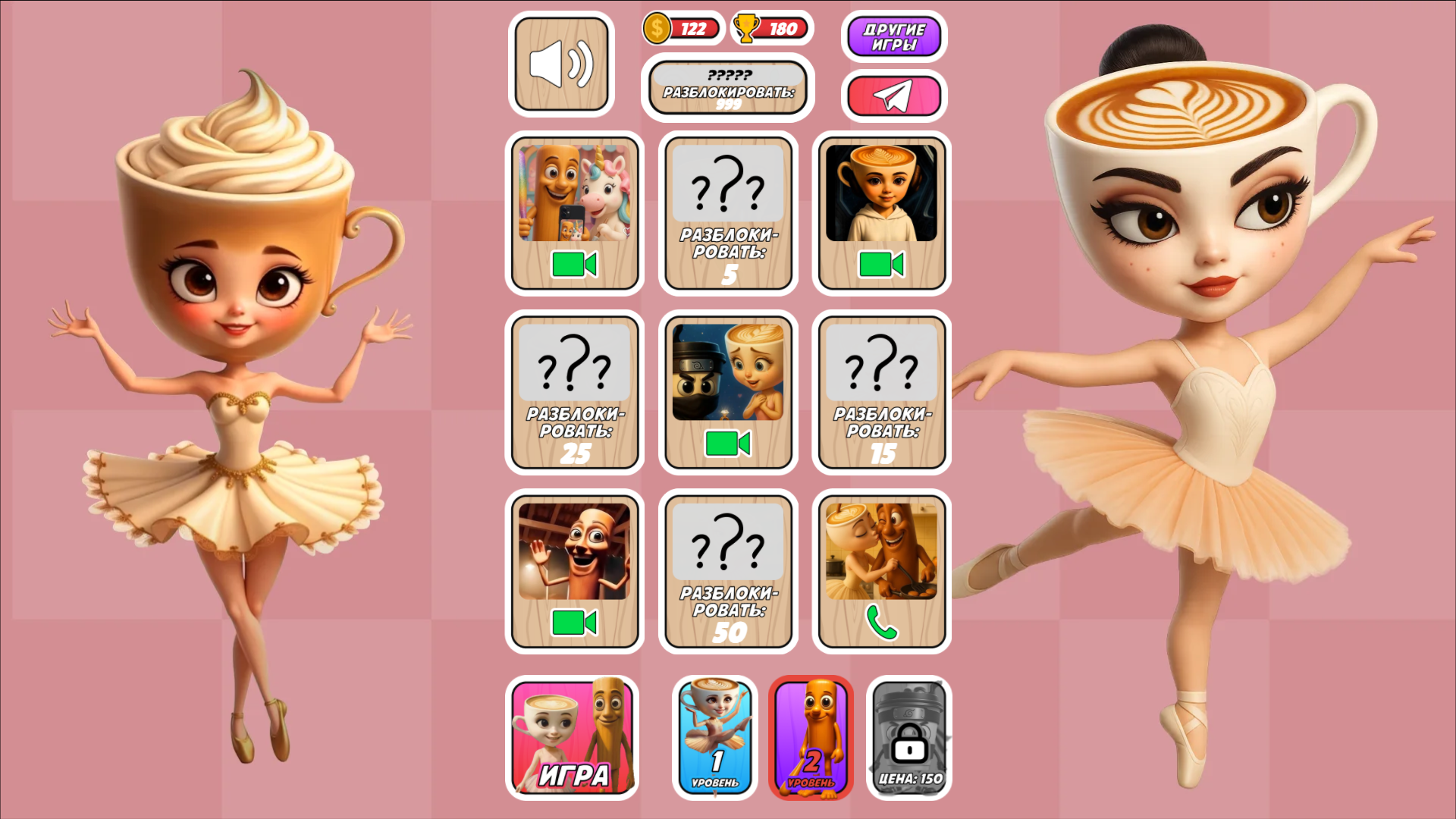Screen dimensions: 1456x819
Task: Start video call with ninja and coffee girl
Action: [728, 392]
